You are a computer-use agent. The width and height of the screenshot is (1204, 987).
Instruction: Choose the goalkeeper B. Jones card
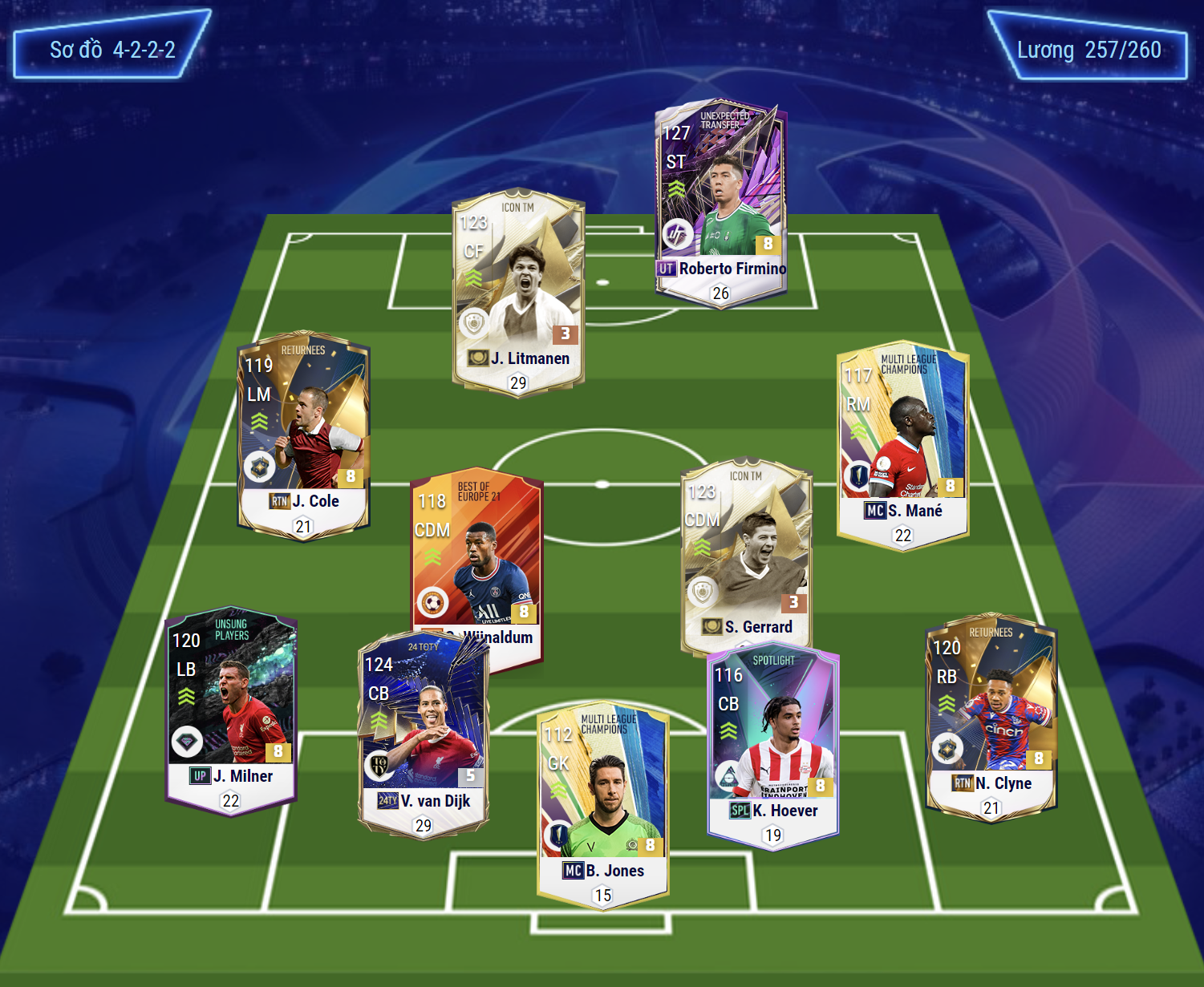coord(602,803)
